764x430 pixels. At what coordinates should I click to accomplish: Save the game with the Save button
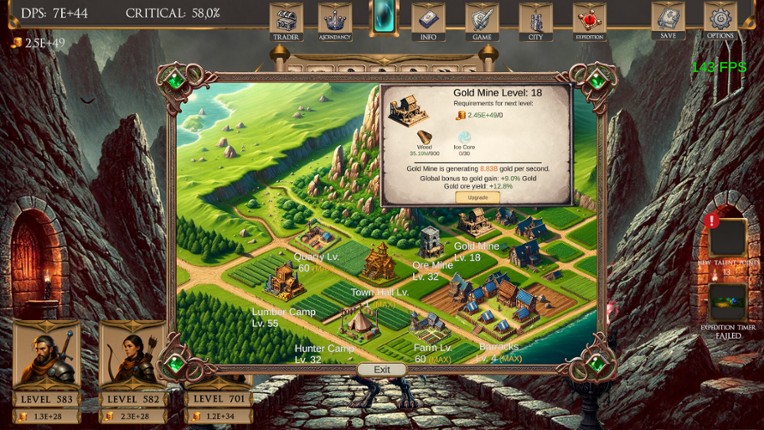[668, 19]
